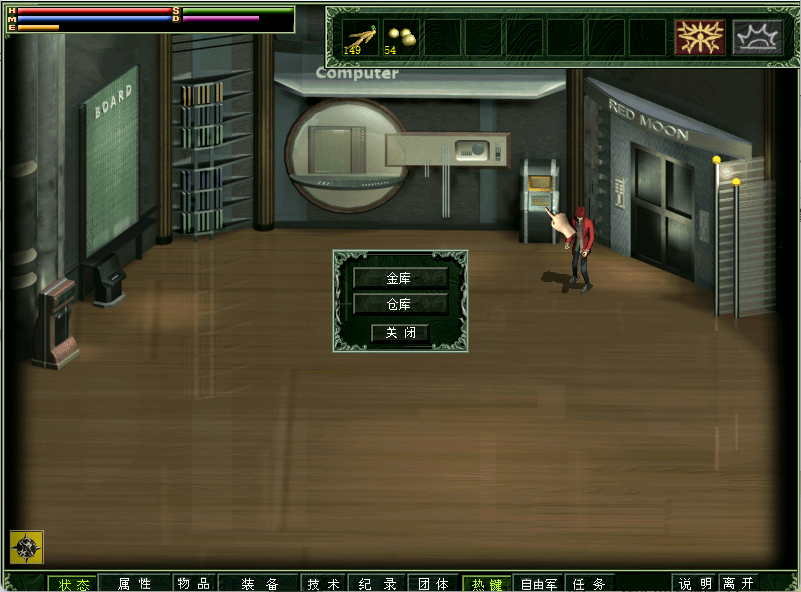801x592 pixels.
Task: Open the 金库 vault option
Action: (x=400, y=277)
